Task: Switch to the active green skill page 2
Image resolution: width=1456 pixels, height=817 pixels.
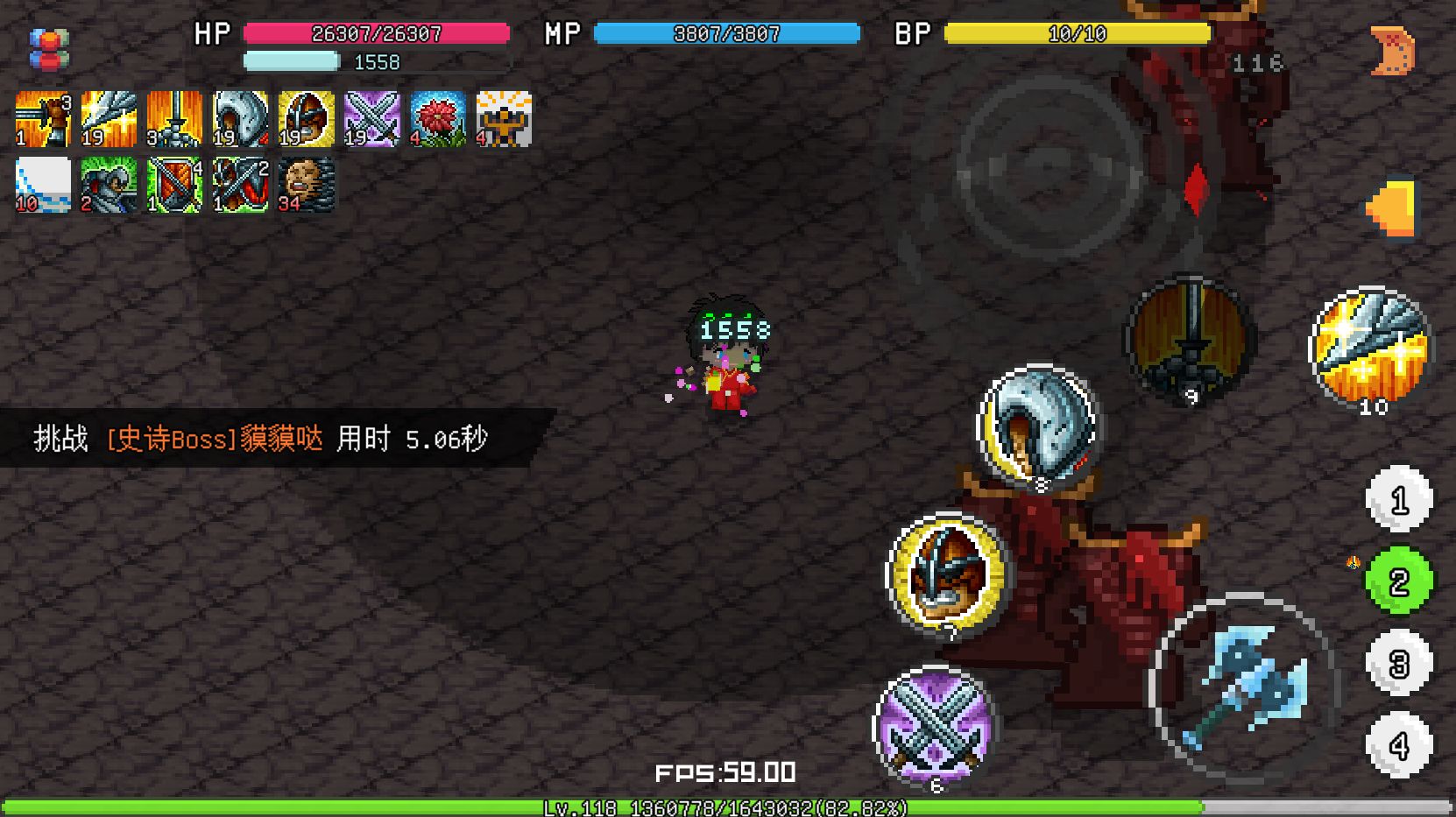Action: [x=1399, y=581]
